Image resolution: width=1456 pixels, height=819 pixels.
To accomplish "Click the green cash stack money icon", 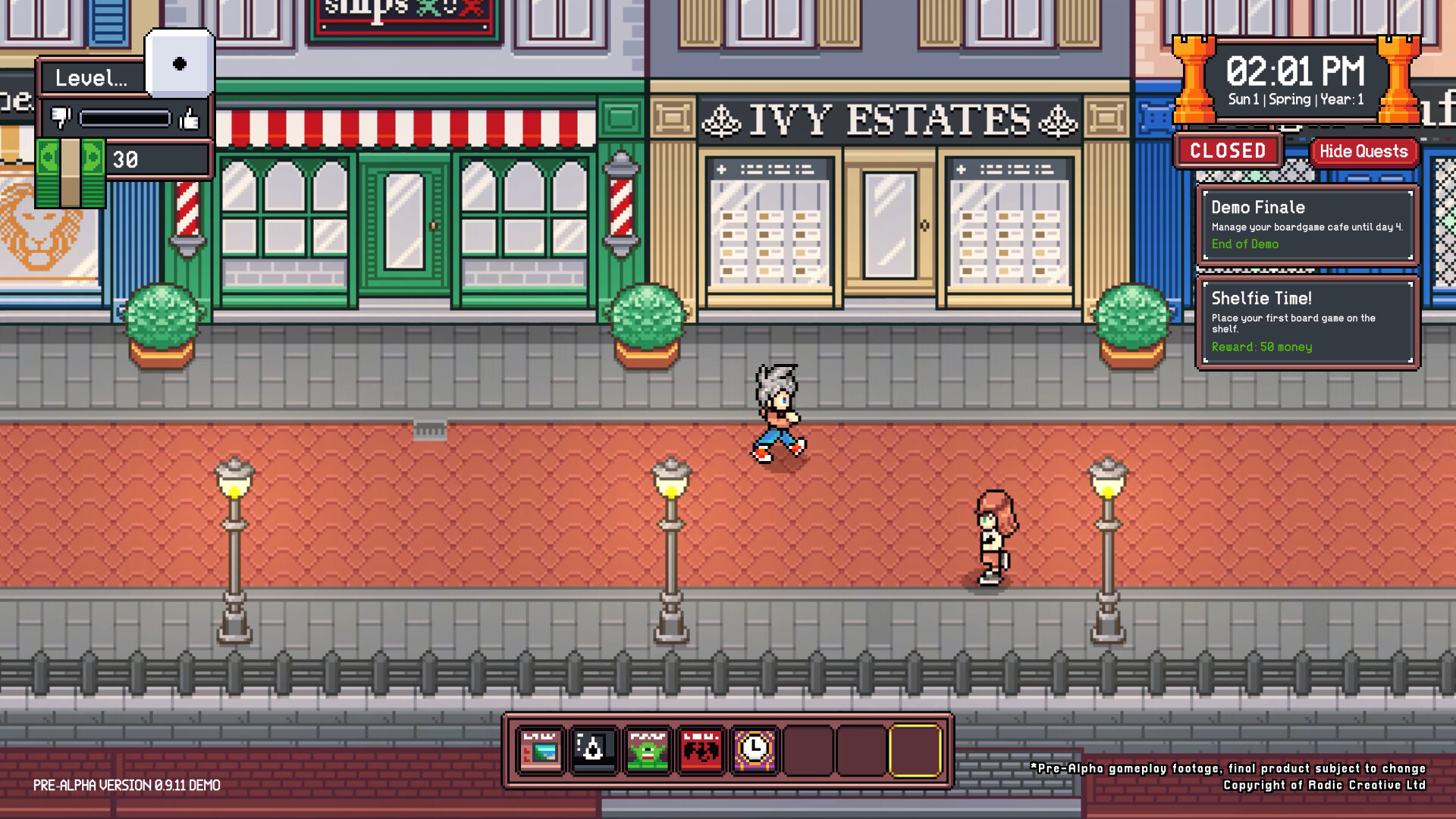I will click(71, 173).
